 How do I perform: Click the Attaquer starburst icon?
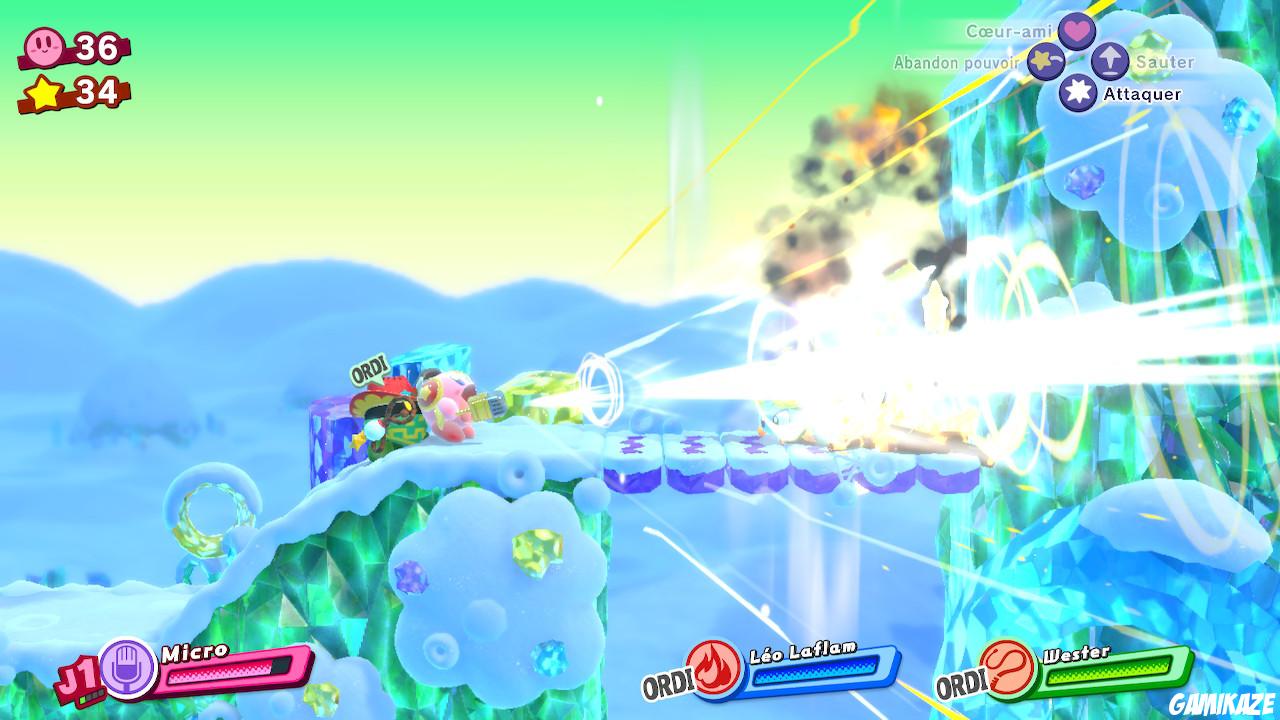[1077, 93]
